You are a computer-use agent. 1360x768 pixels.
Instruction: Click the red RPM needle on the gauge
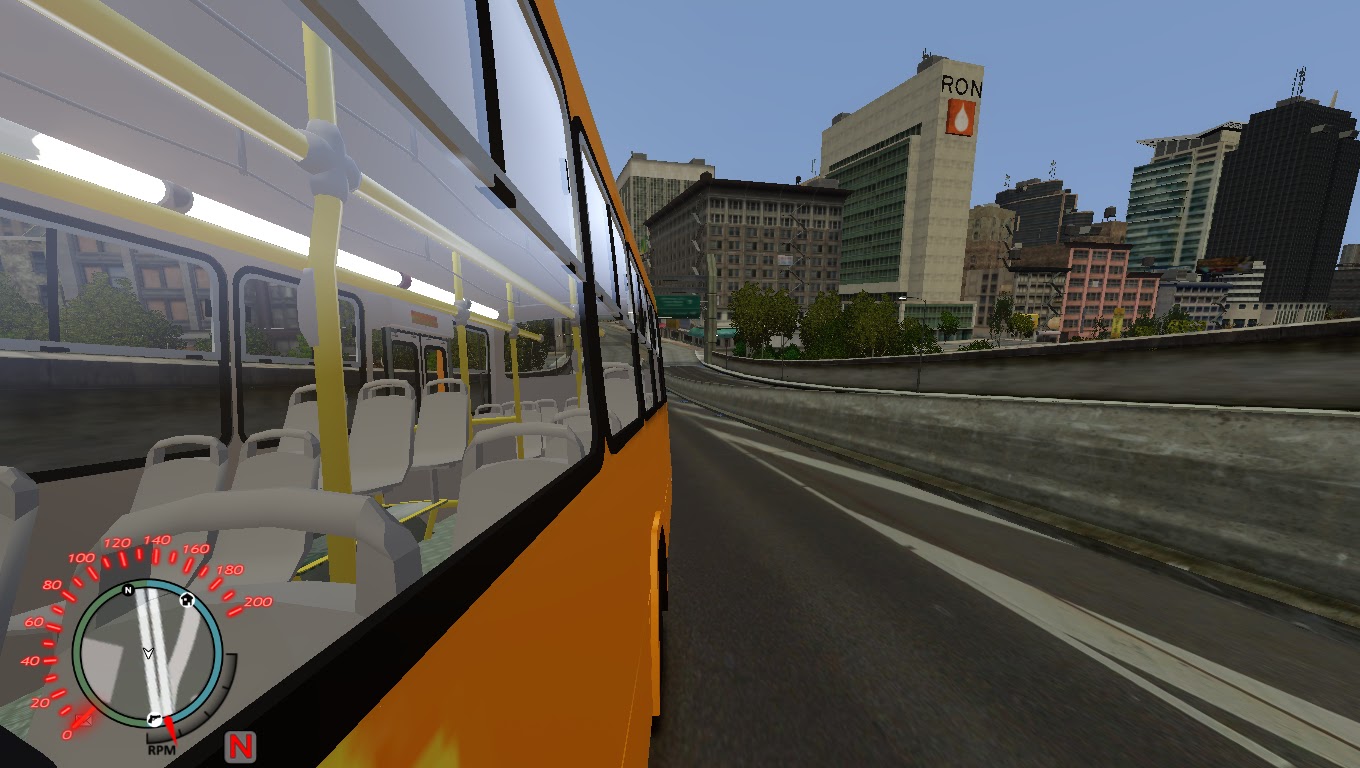pos(173,730)
